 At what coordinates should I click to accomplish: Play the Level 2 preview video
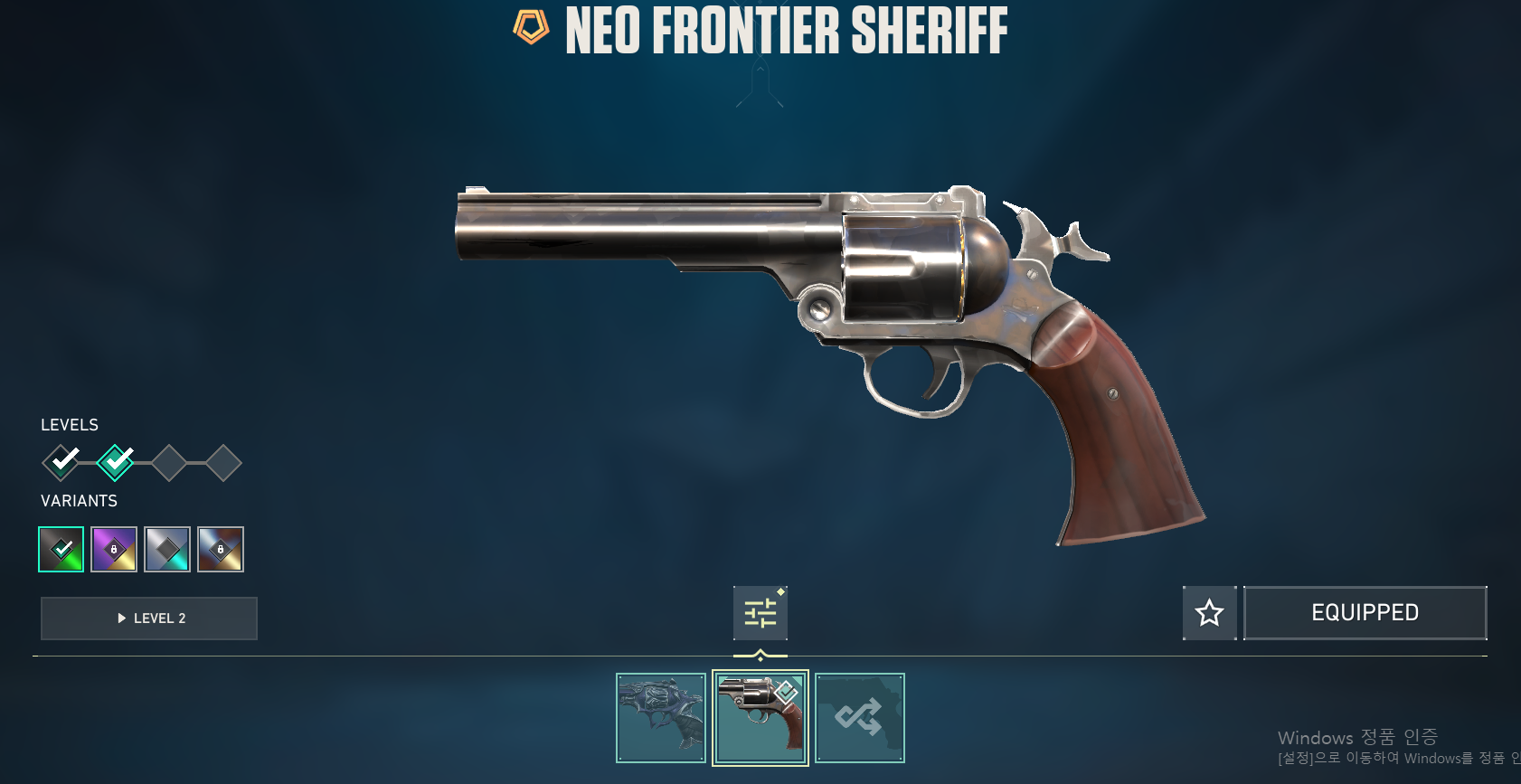click(x=149, y=619)
